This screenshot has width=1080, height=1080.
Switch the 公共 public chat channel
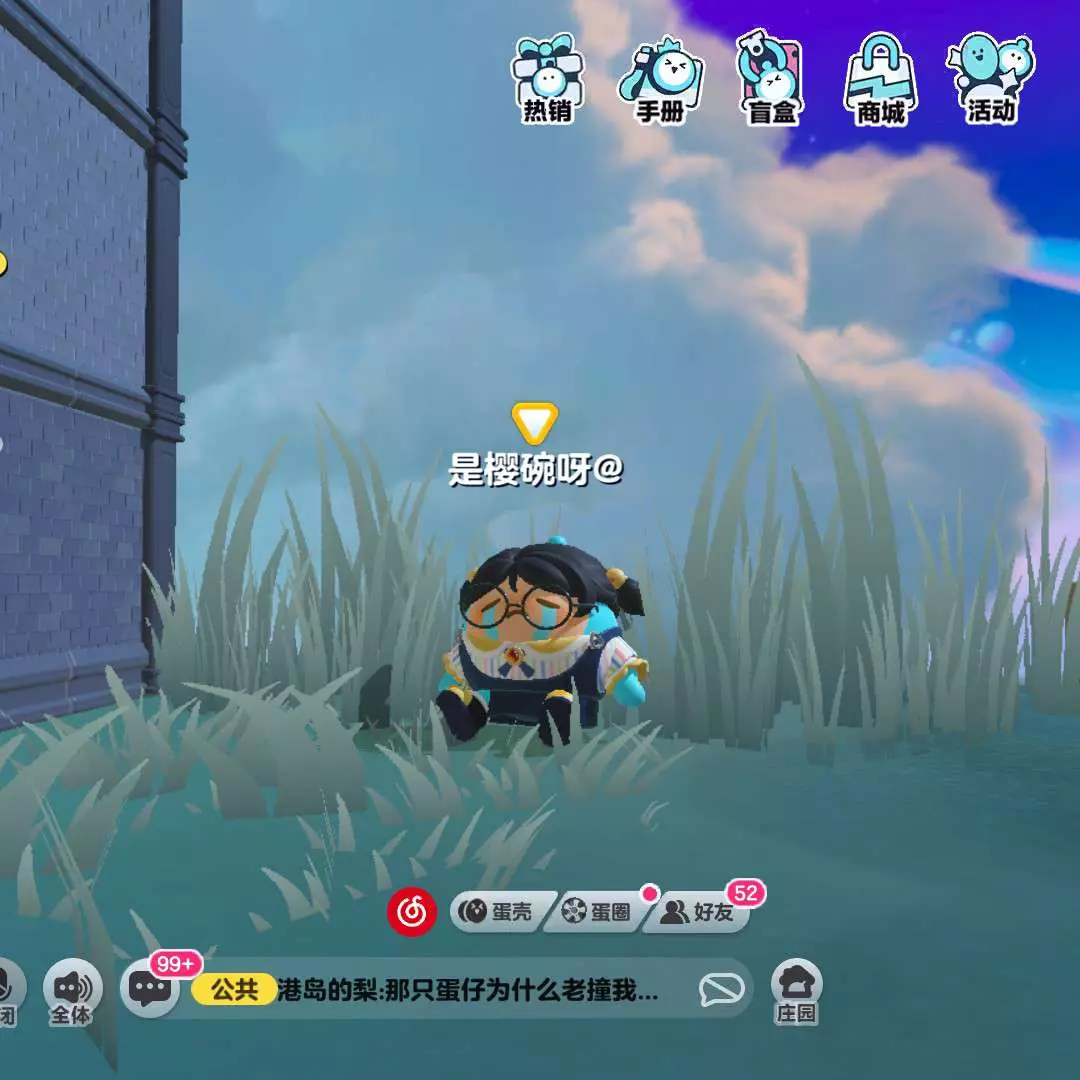tap(233, 990)
